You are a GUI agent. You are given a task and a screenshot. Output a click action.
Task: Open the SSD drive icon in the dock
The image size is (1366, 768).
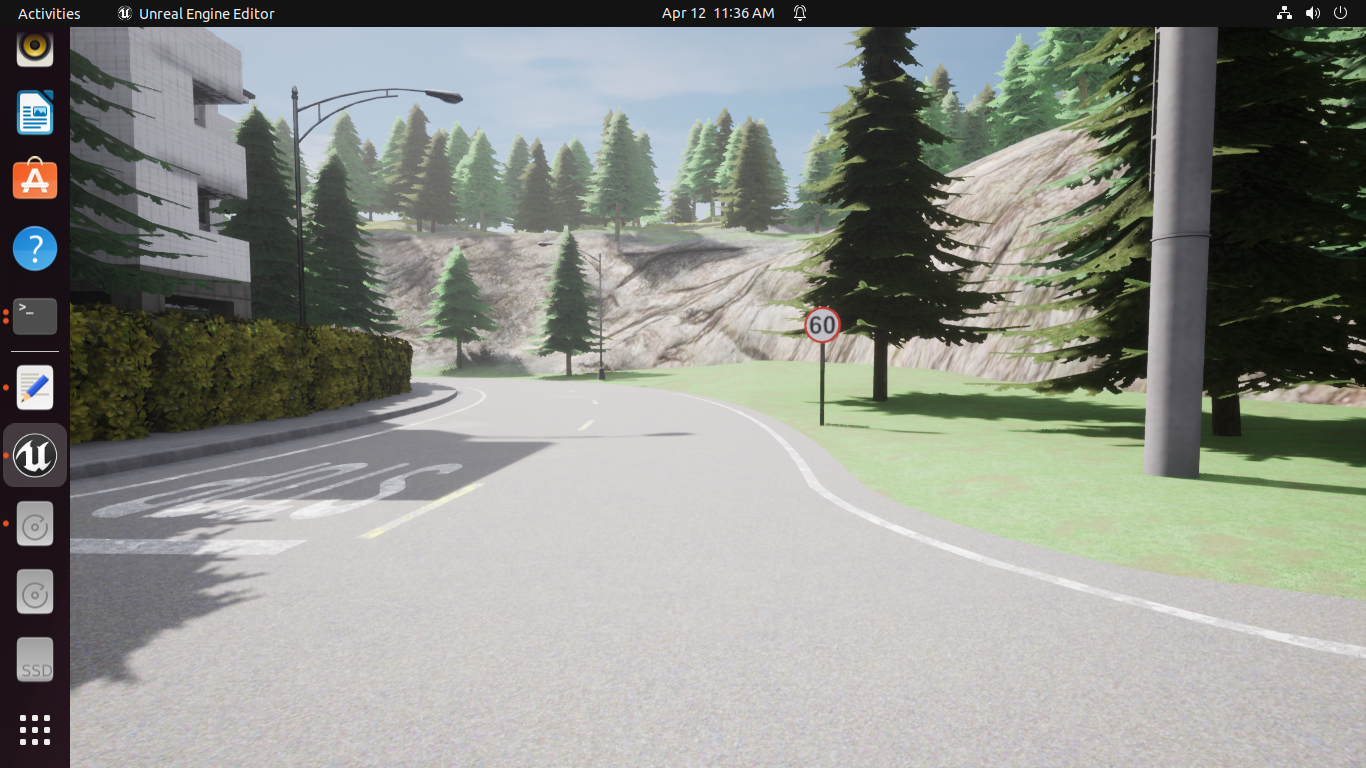(x=34, y=659)
